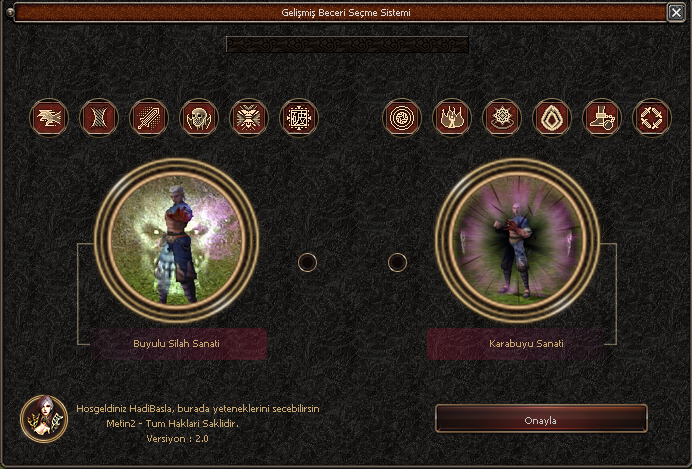Select the spiked star burst skill icon
This screenshot has height=469, width=692.
coord(502,117)
